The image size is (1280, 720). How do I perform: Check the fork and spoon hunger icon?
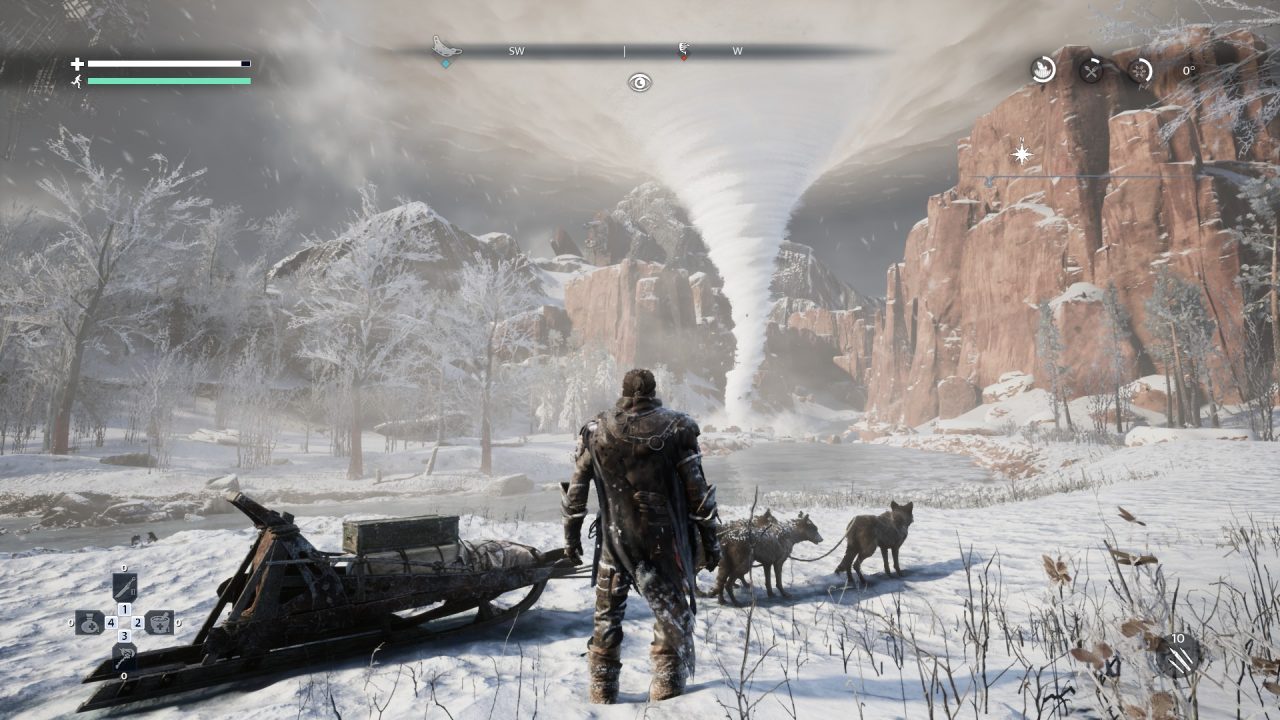click(x=1091, y=70)
